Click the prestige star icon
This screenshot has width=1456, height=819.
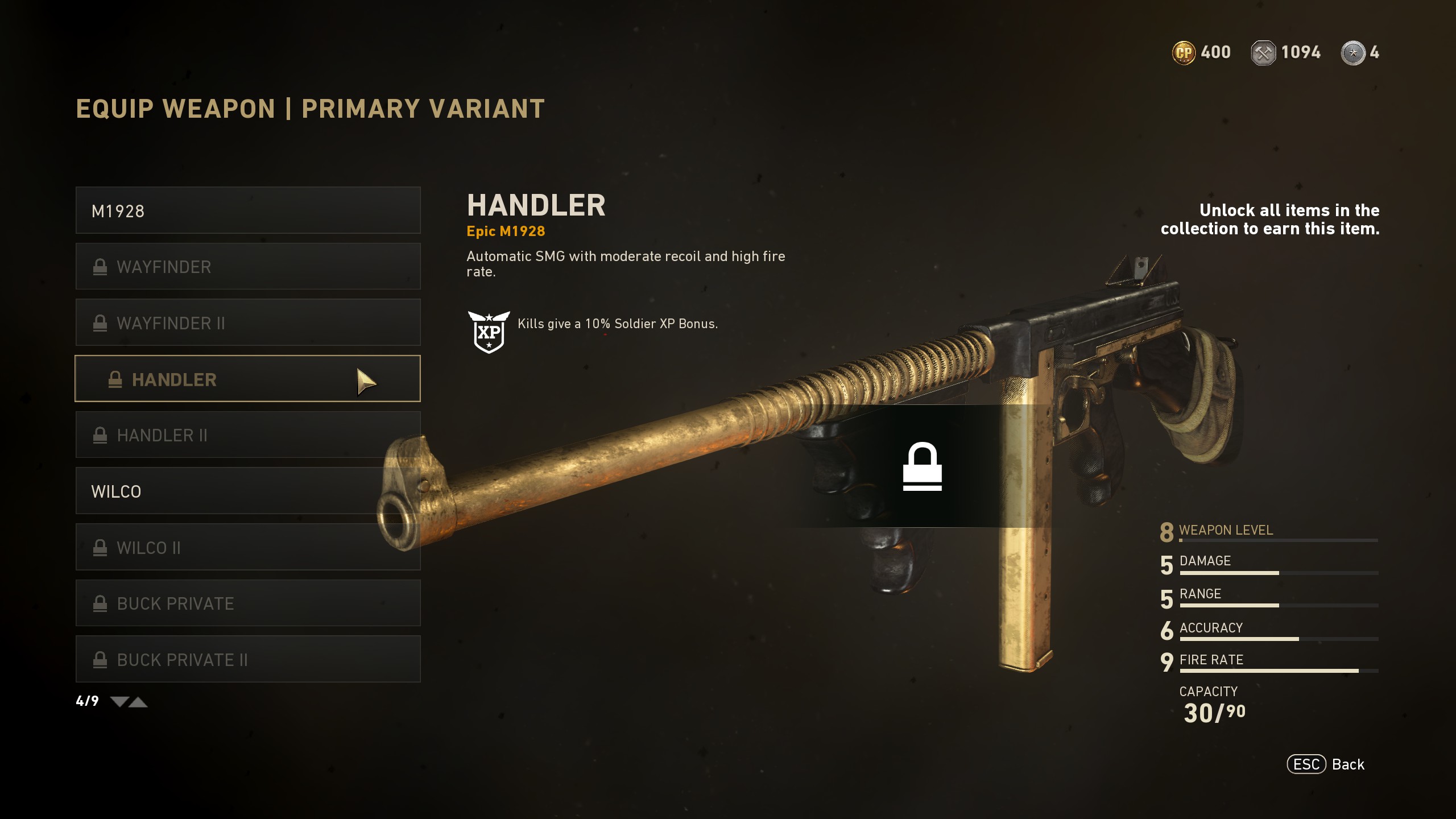pos(1359,52)
